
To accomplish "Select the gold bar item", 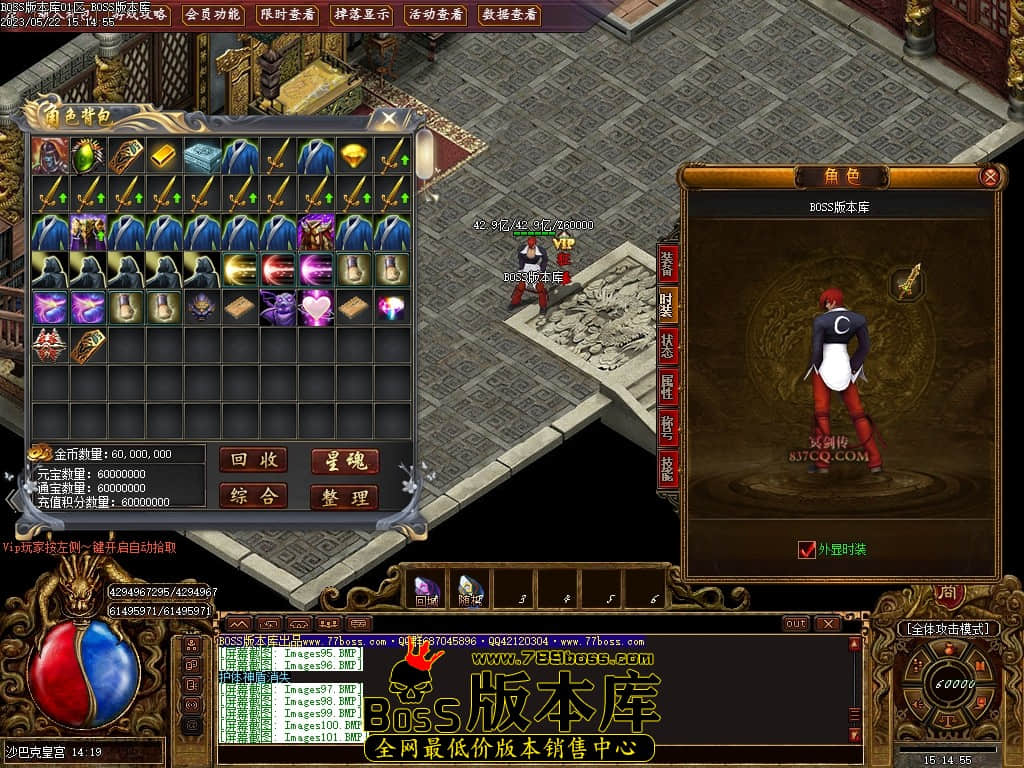I will 164,156.
